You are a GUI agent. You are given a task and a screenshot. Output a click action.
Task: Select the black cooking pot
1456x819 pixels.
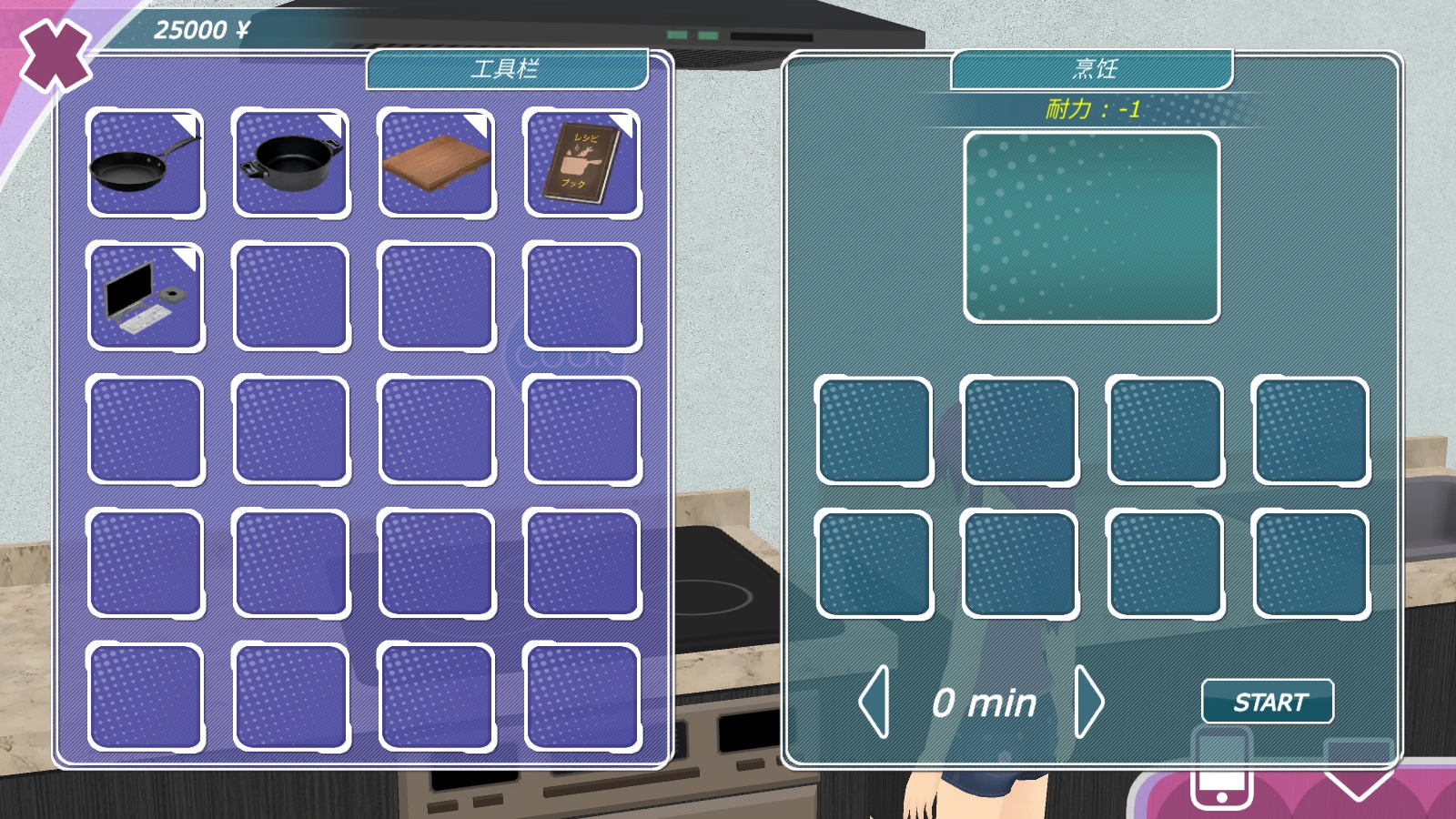[291, 164]
